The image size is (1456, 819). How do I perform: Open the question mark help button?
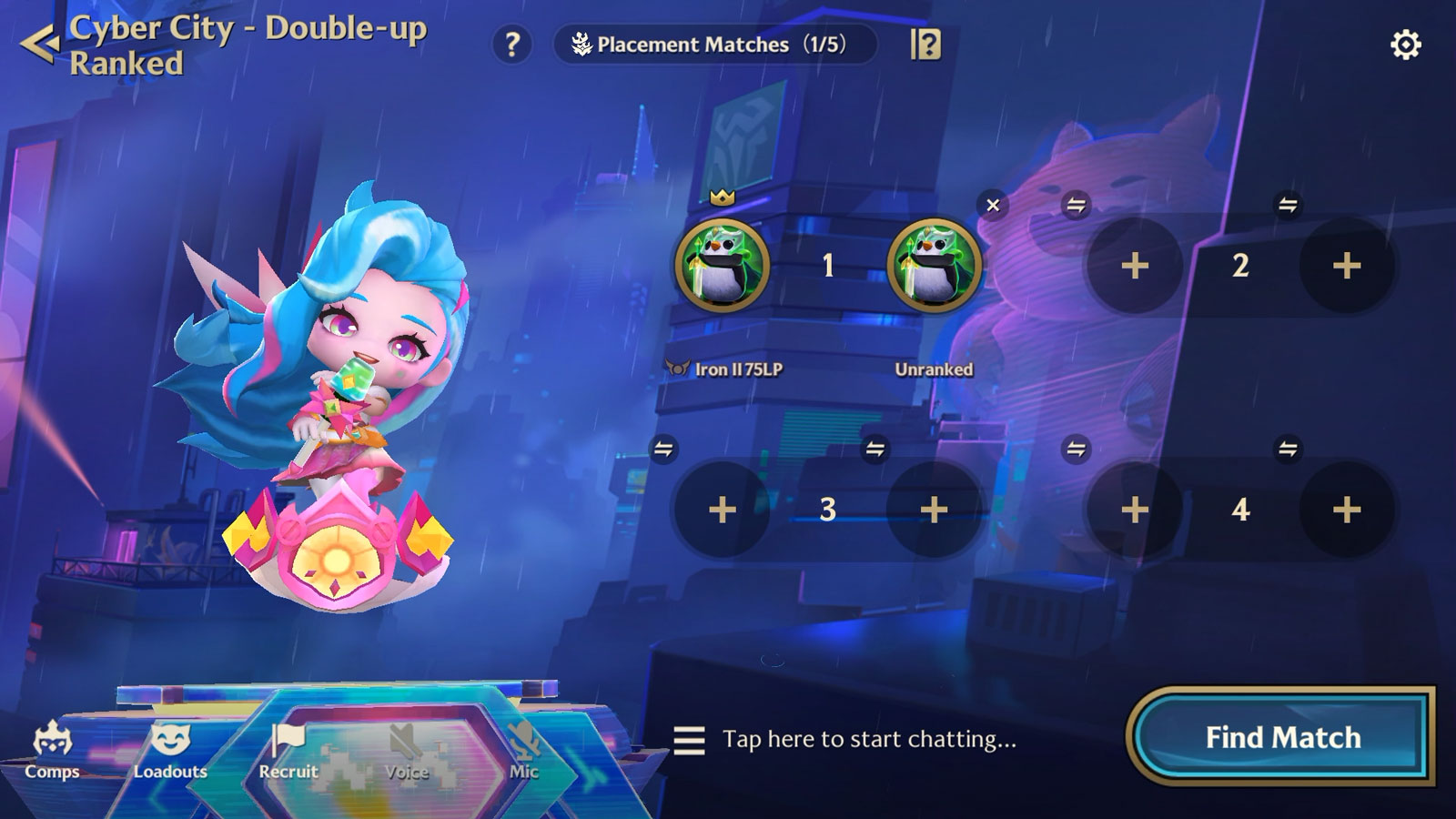[x=512, y=44]
